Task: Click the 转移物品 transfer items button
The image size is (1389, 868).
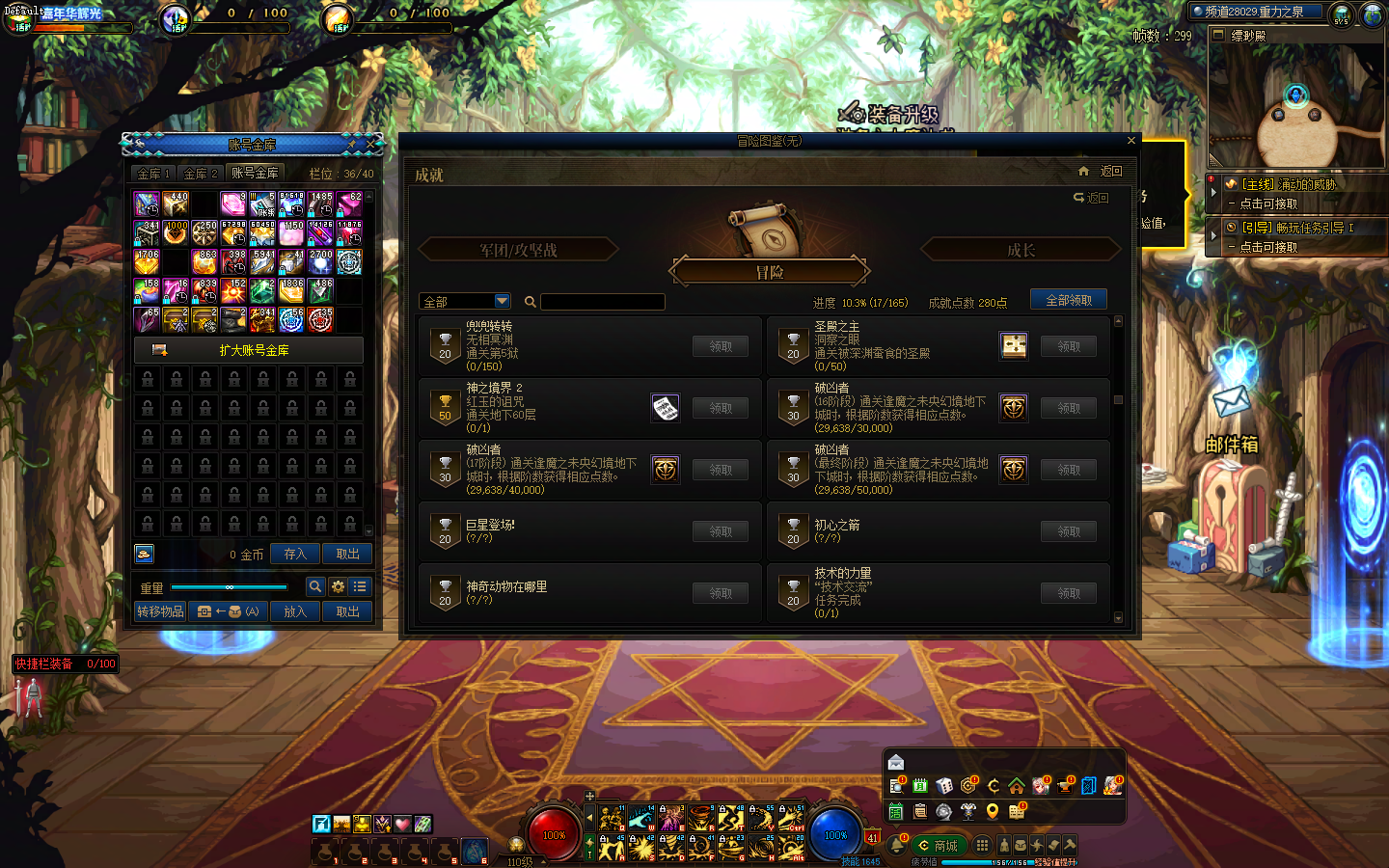Action: 160,611
